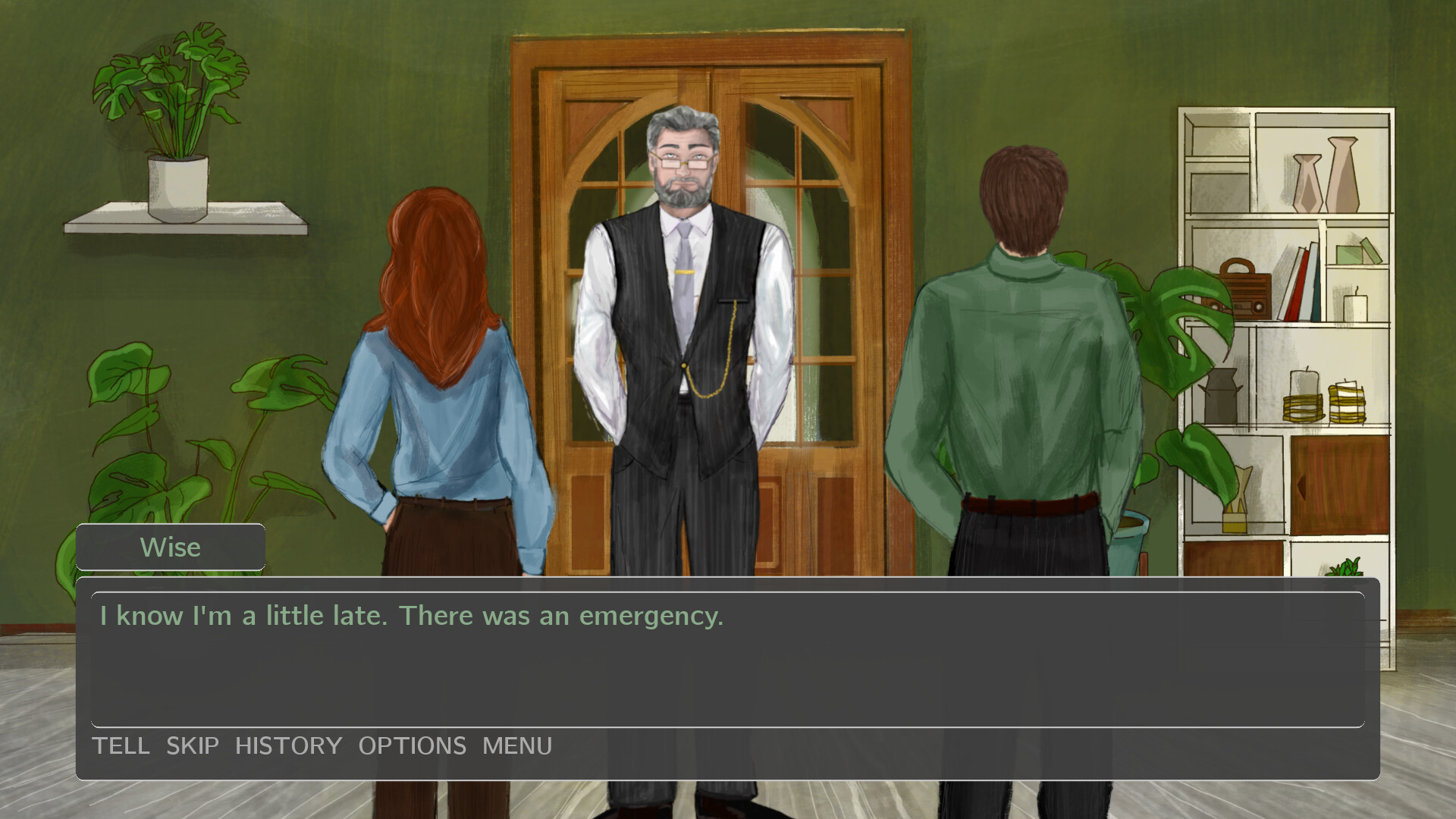Viewport: 1456px width, 819px height.
Task: Click the white bookcase on the right
Action: [x=1289, y=341]
